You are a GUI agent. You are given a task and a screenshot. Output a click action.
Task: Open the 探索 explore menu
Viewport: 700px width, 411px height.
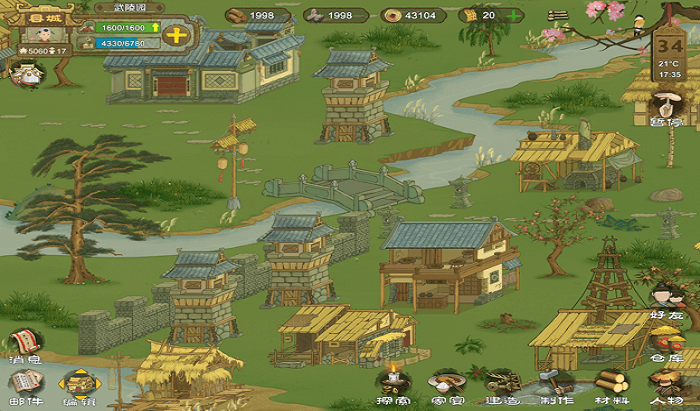pos(393,385)
